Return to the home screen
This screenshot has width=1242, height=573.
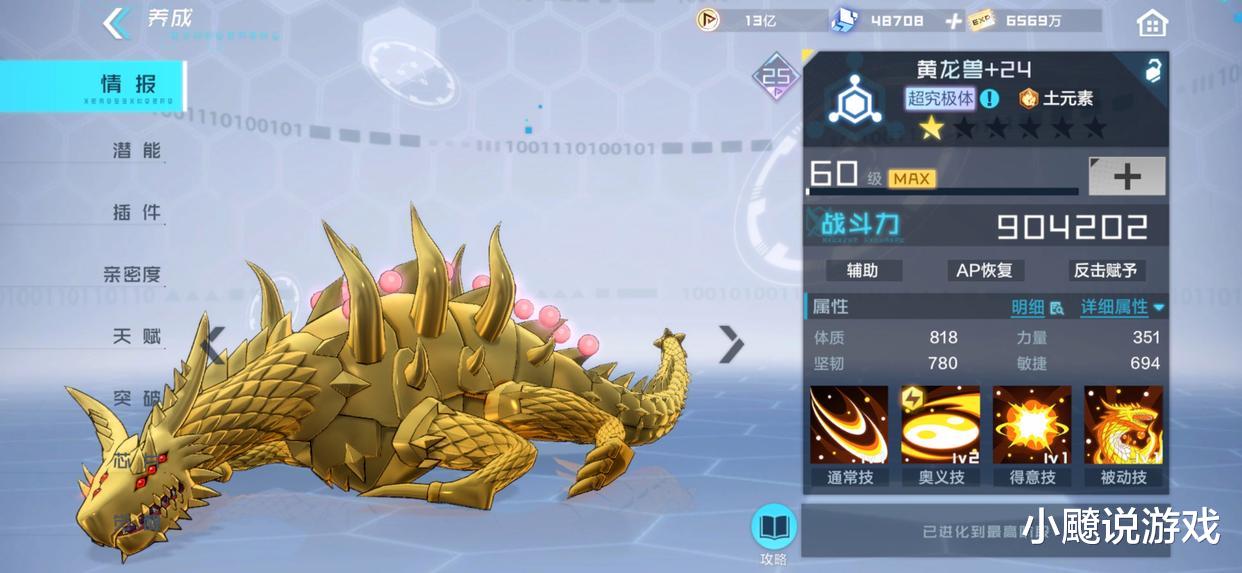click(x=1152, y=22)
